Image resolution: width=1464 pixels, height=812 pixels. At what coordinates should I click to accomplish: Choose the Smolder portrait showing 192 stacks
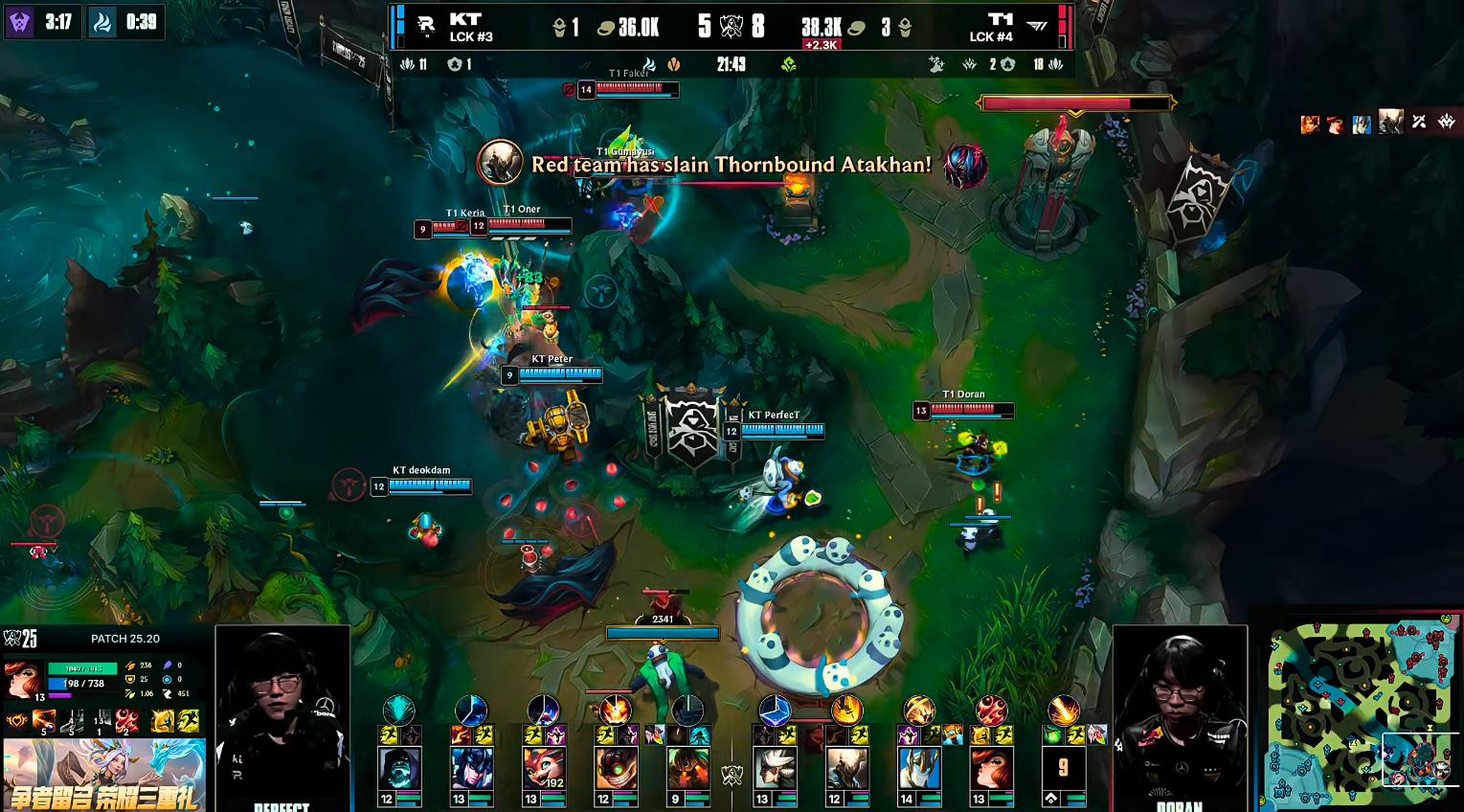(543, 767)
